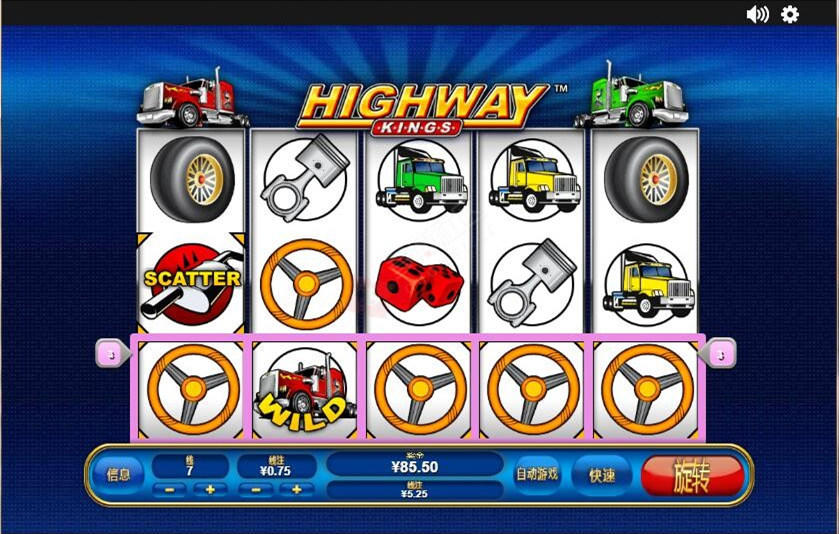The width and height of the screenshot is (839, 534).
Task: Spin the reels with the red 旋转 button
Action: (x=693, y=475)
